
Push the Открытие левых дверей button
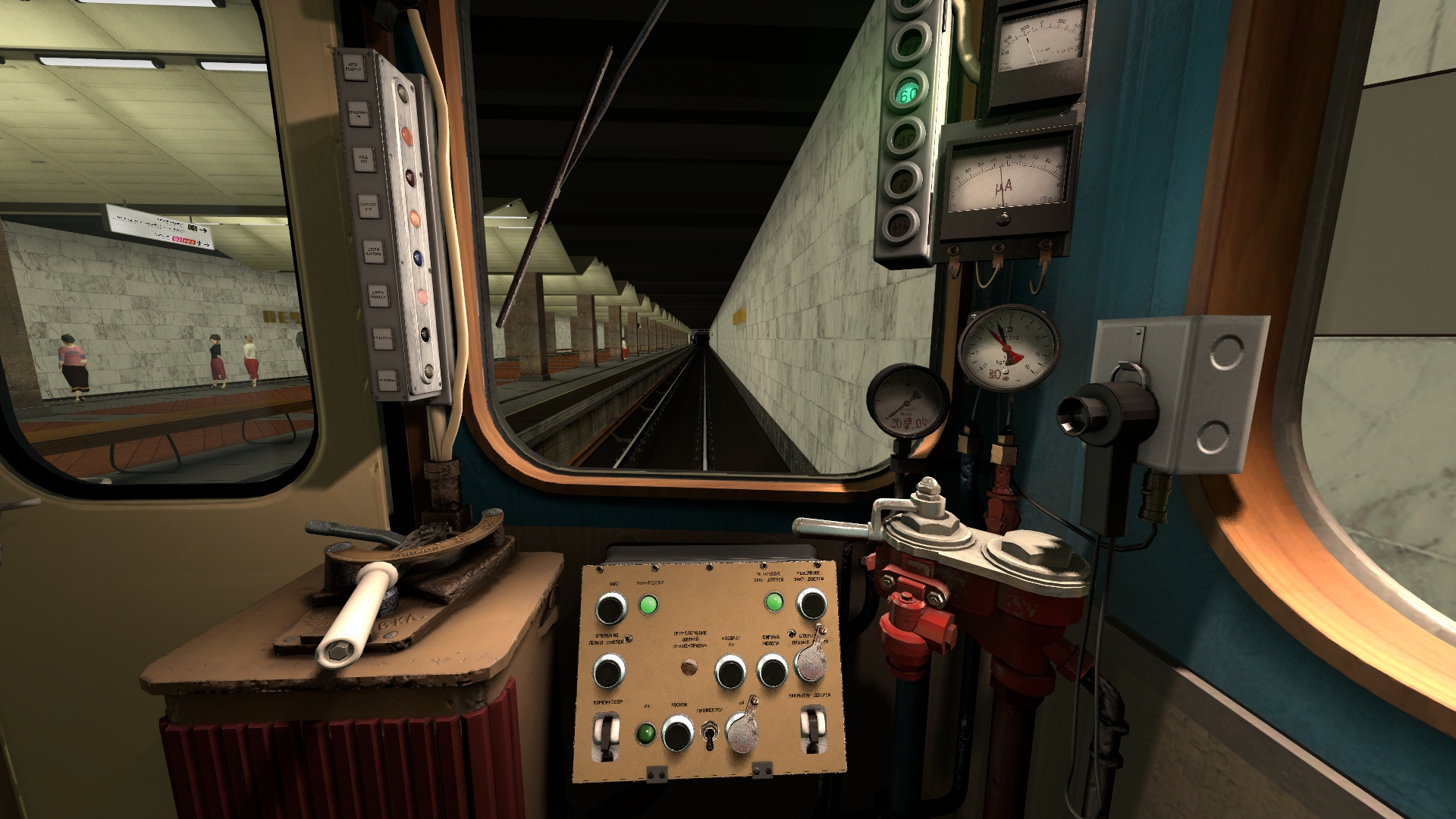pyautogui.click(x=608, y=671)
